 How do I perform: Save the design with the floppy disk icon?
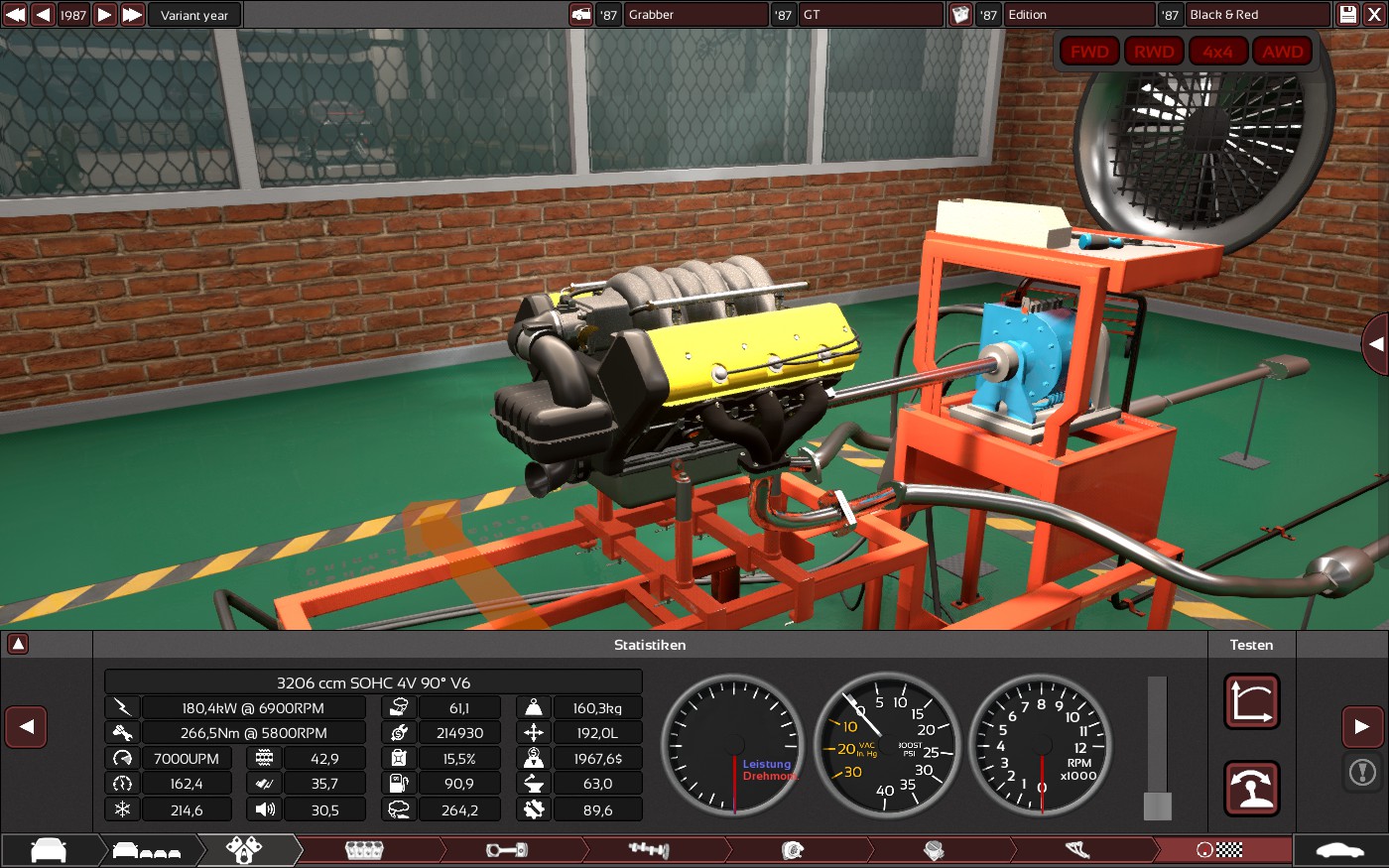tap(1347, 15)
